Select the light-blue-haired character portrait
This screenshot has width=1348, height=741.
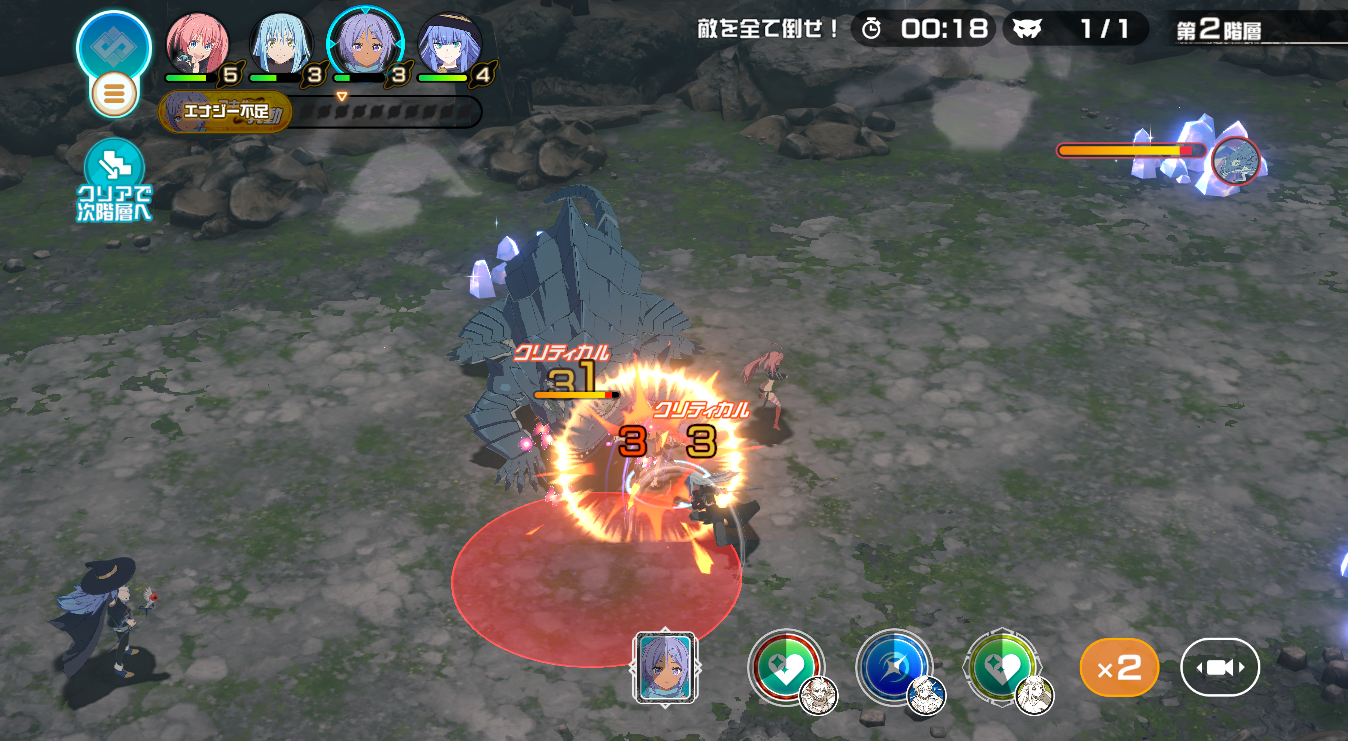point(280,45)
